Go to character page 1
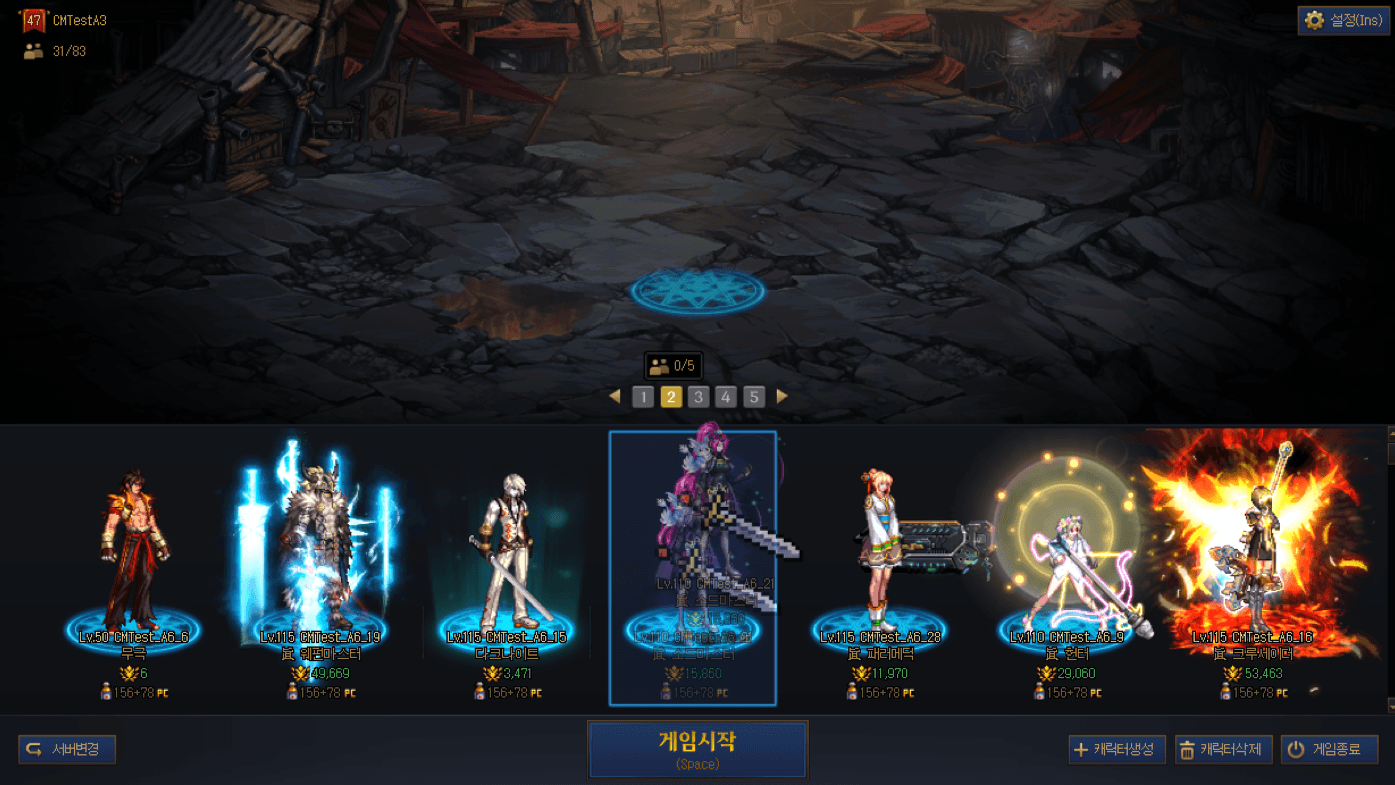 tap(643, 397)
